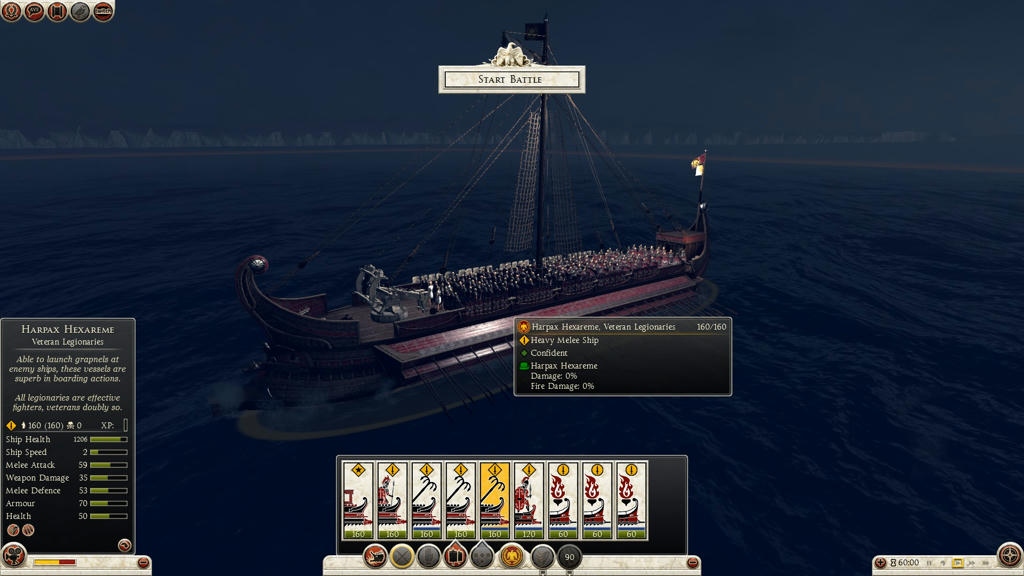1024x576 pixels.
Task: Click the round button showing 90
Action: [x=569, y=556]
